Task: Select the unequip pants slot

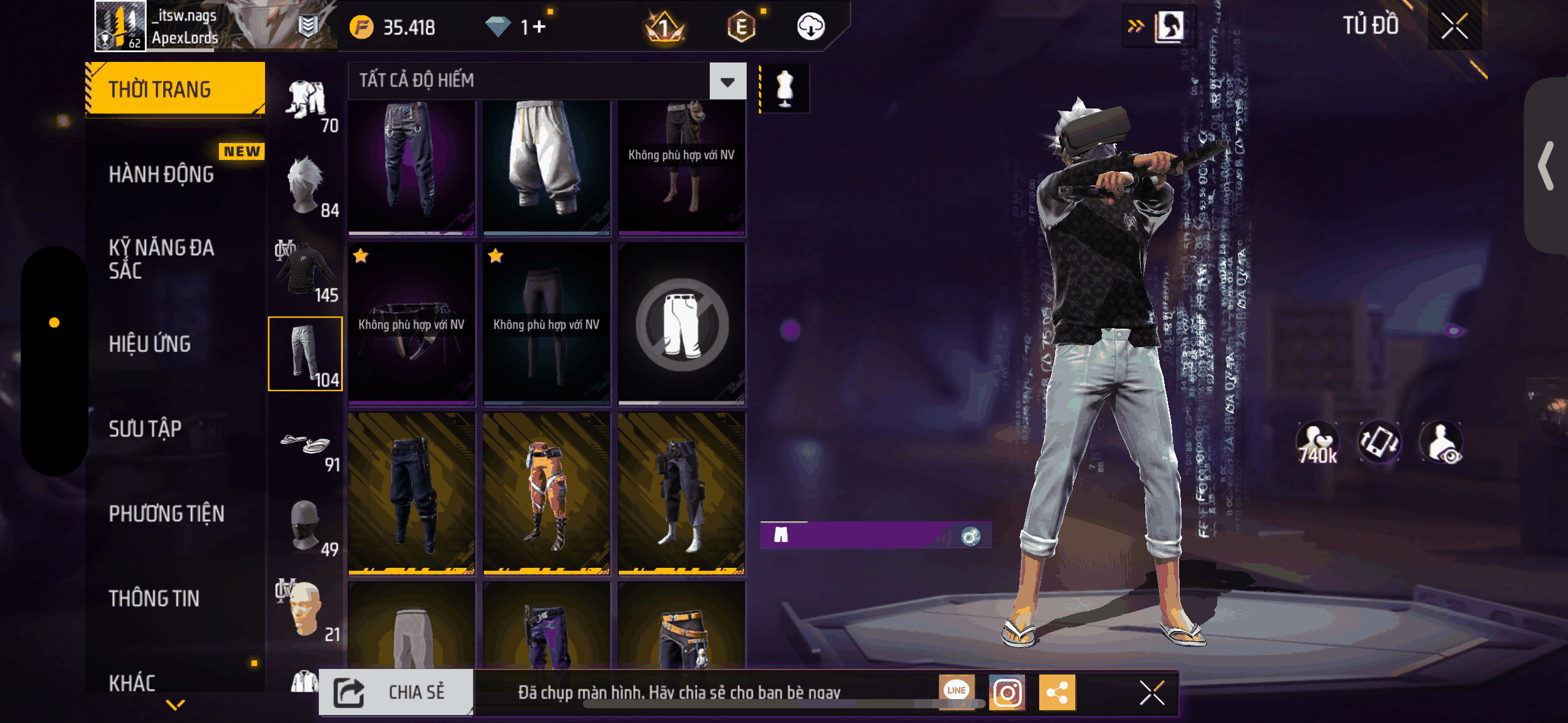Action: [x=682, y=324]
